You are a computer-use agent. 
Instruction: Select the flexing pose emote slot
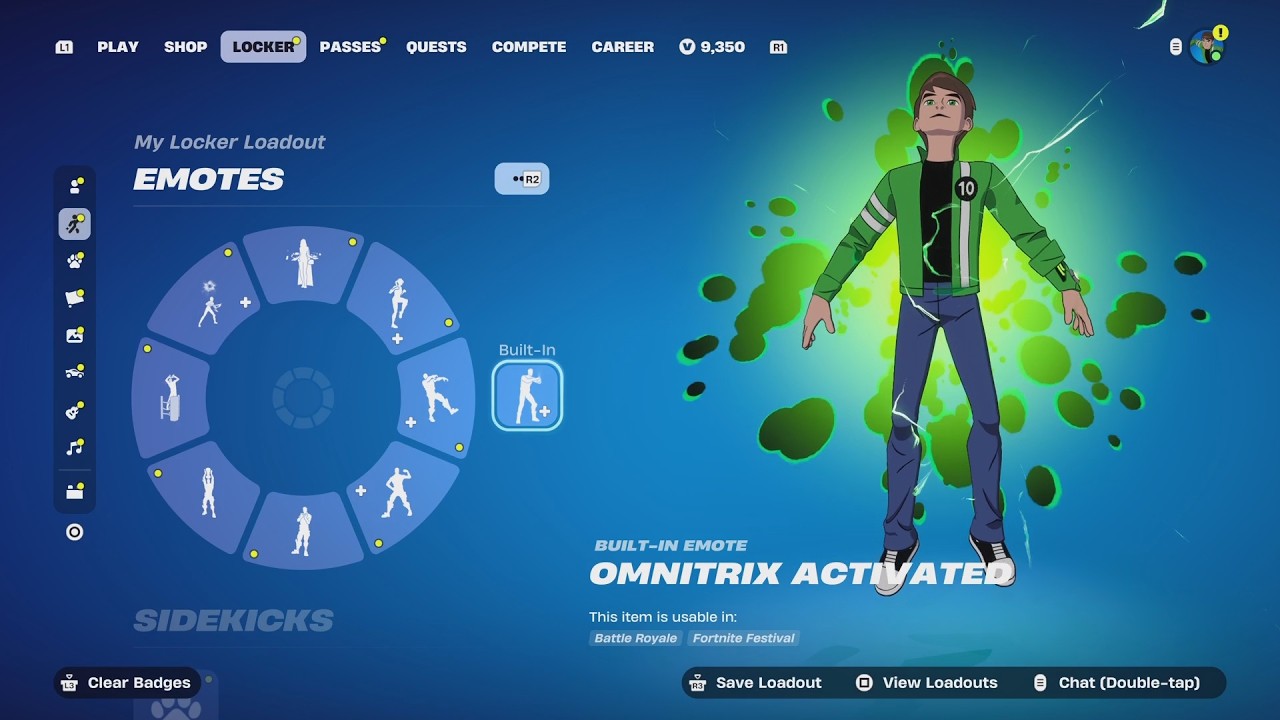[398, 492]
